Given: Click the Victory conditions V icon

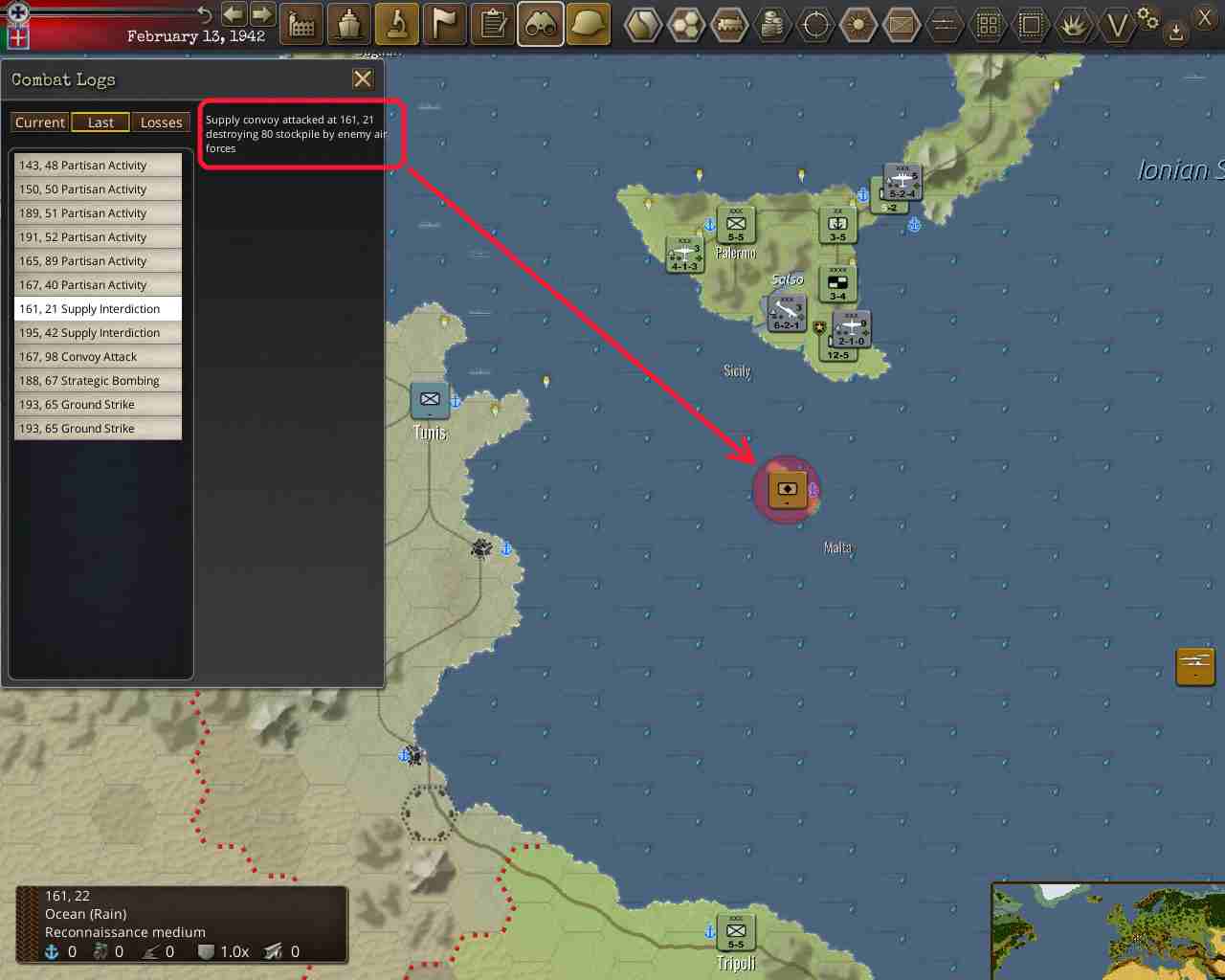Looking at the screenshot, I should pyautogui.click(x=1118, y=25).
